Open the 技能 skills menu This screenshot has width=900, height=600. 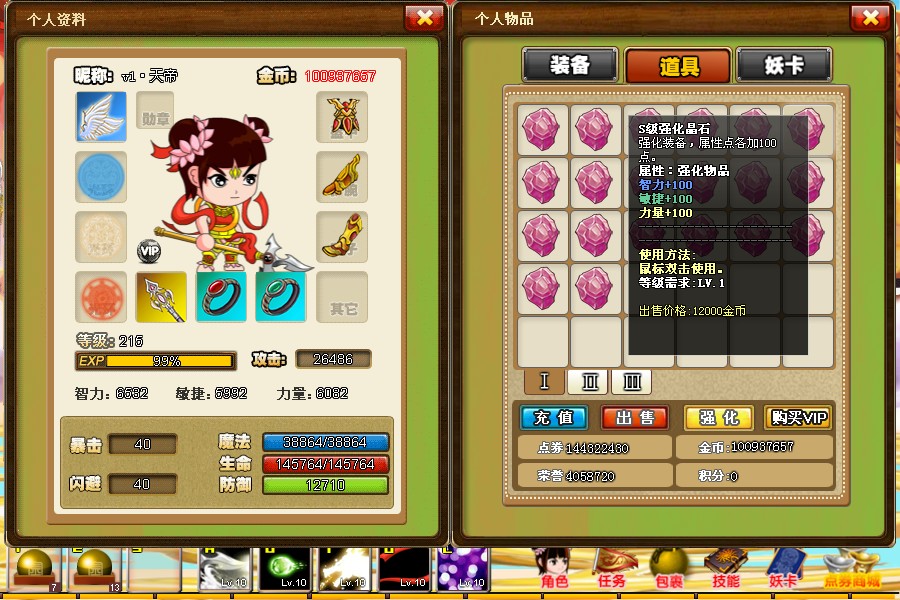click(726, 569)
